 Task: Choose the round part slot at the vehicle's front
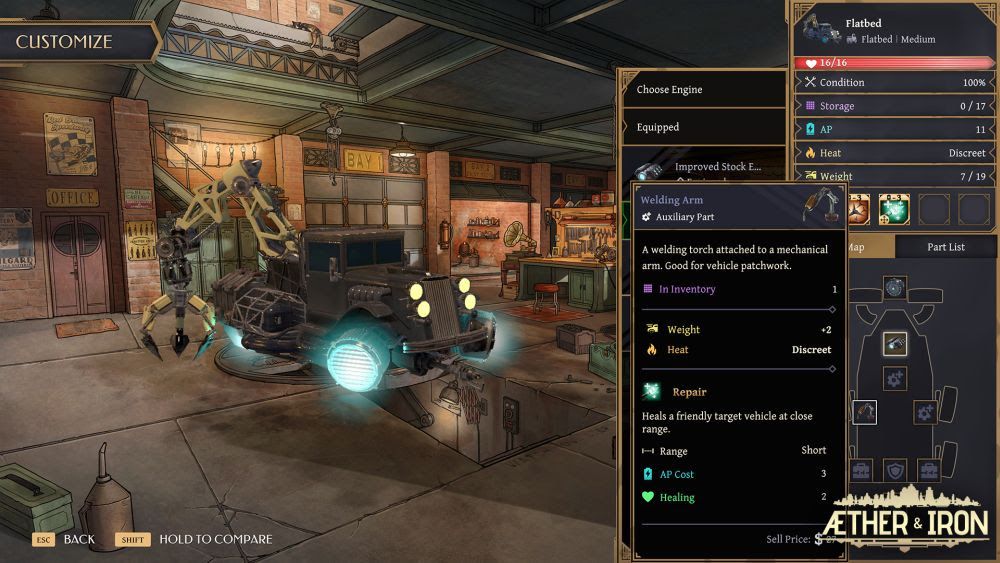tap(895, 287)
